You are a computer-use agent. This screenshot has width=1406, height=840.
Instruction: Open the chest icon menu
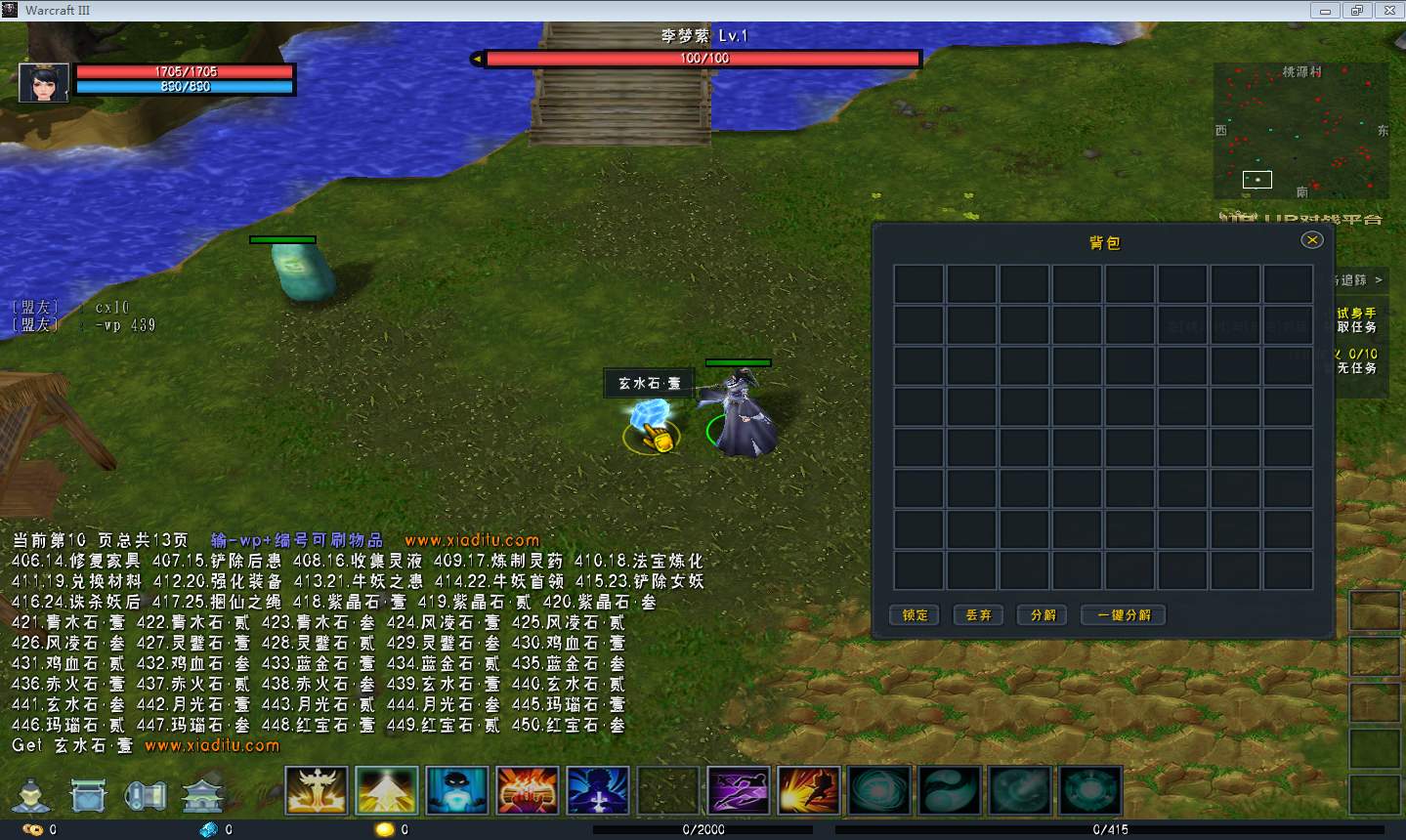[x=88, y=796]
